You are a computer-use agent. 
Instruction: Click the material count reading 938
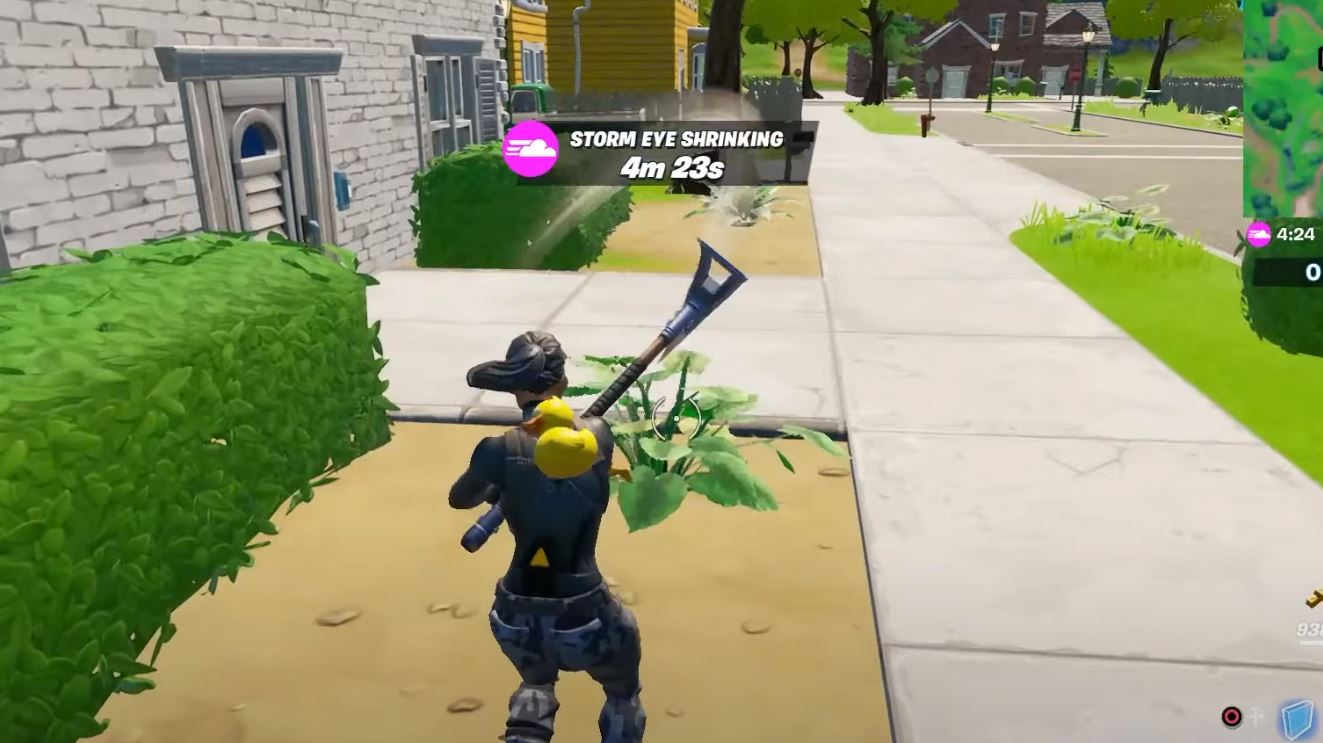1310,628
